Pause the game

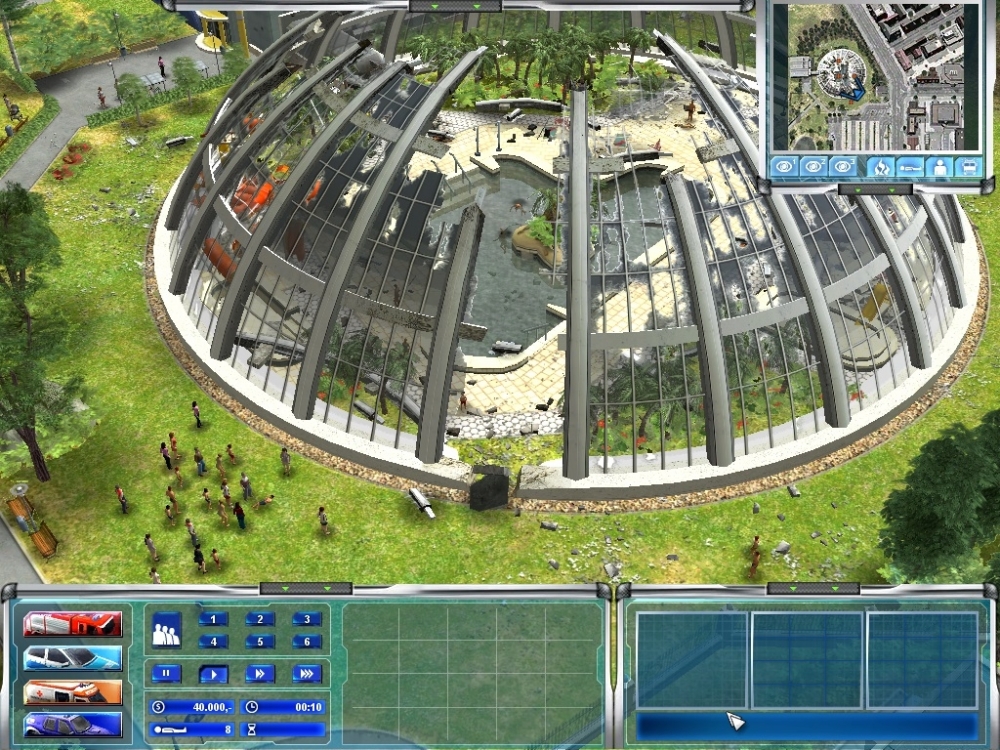(x=166, y=674)
